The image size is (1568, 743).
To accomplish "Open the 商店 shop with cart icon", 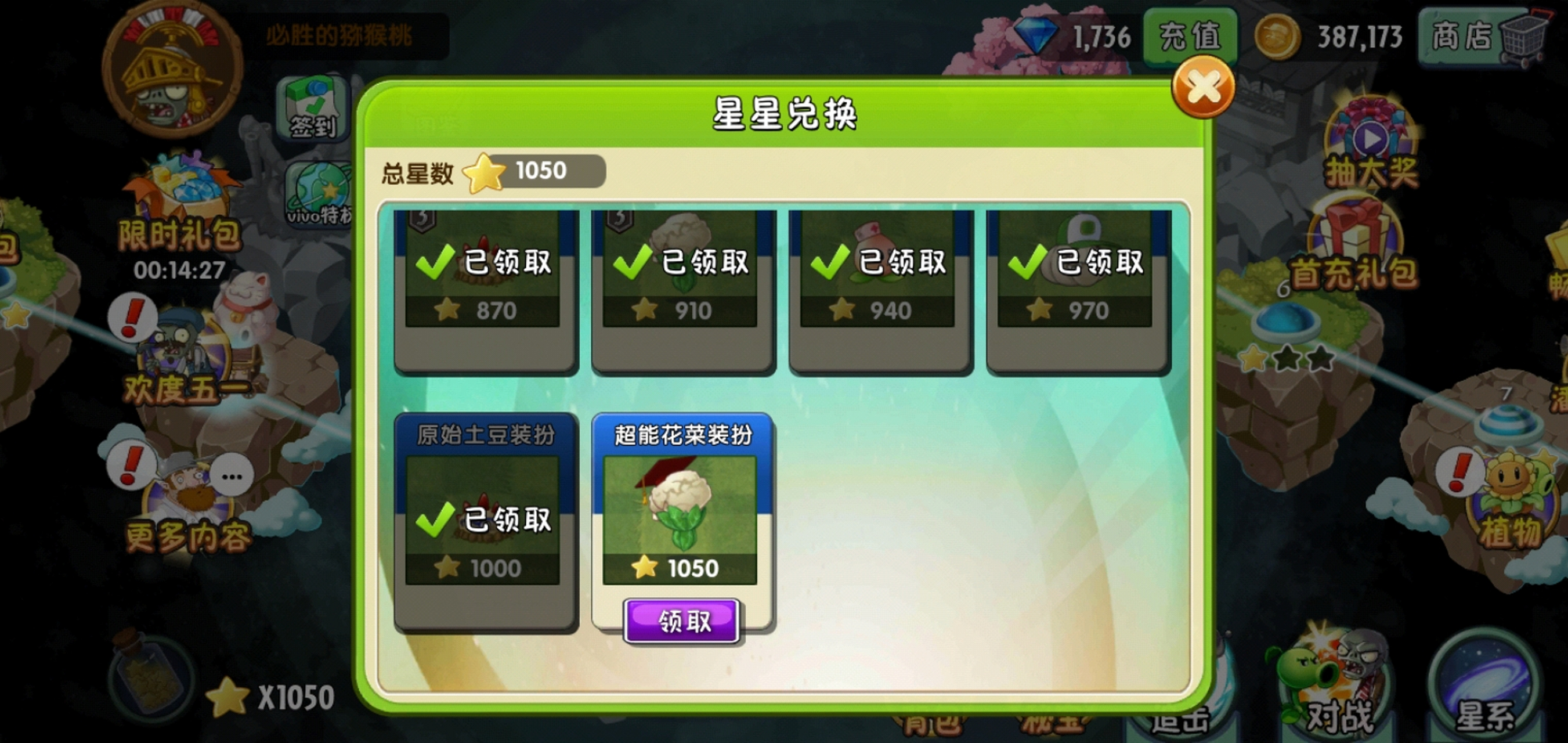I will pos(1473,38).
